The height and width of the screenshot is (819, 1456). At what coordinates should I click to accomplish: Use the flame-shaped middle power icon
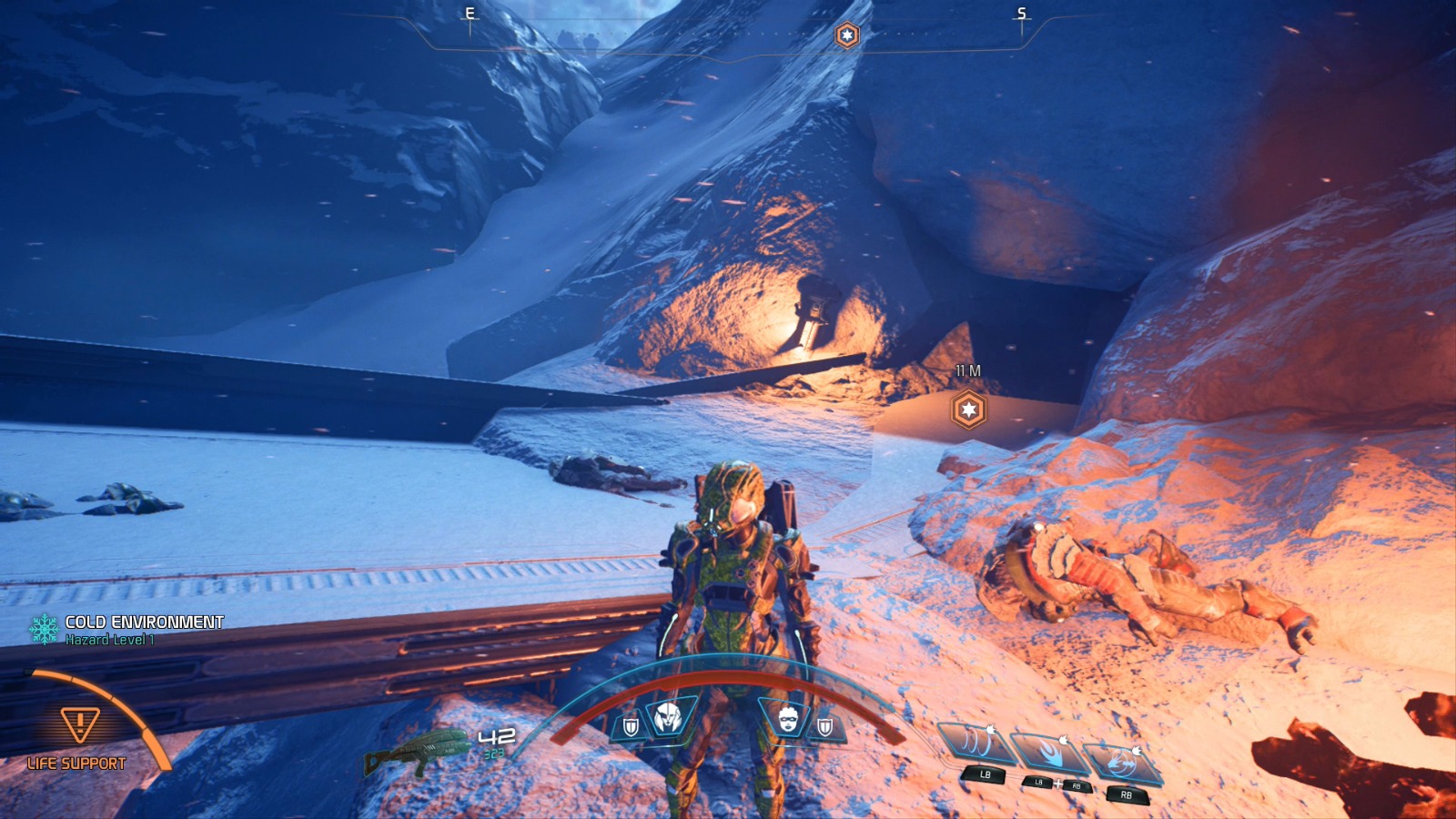point(1051,754)
